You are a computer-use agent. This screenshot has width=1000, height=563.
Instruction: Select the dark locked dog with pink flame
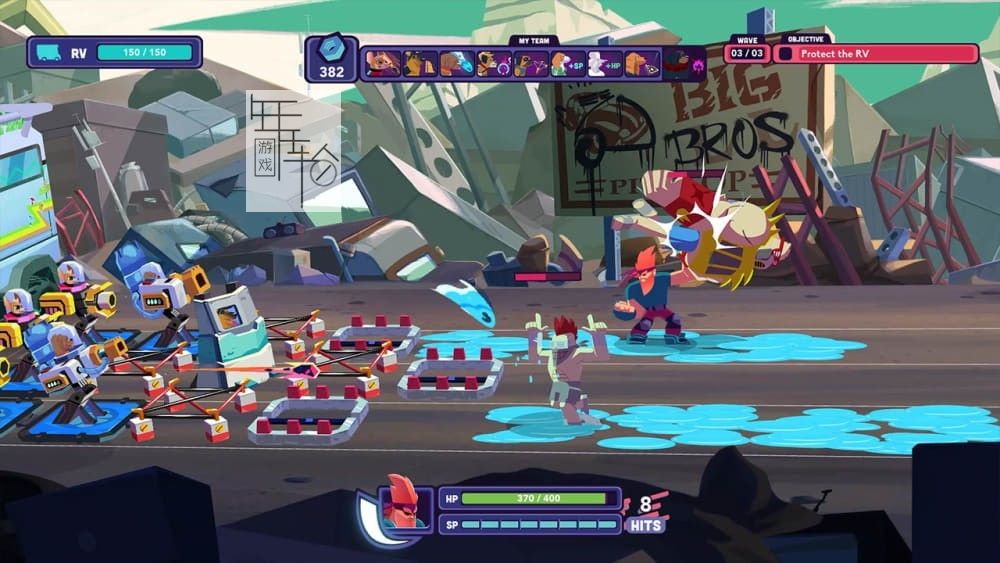(x=683, y=64)
